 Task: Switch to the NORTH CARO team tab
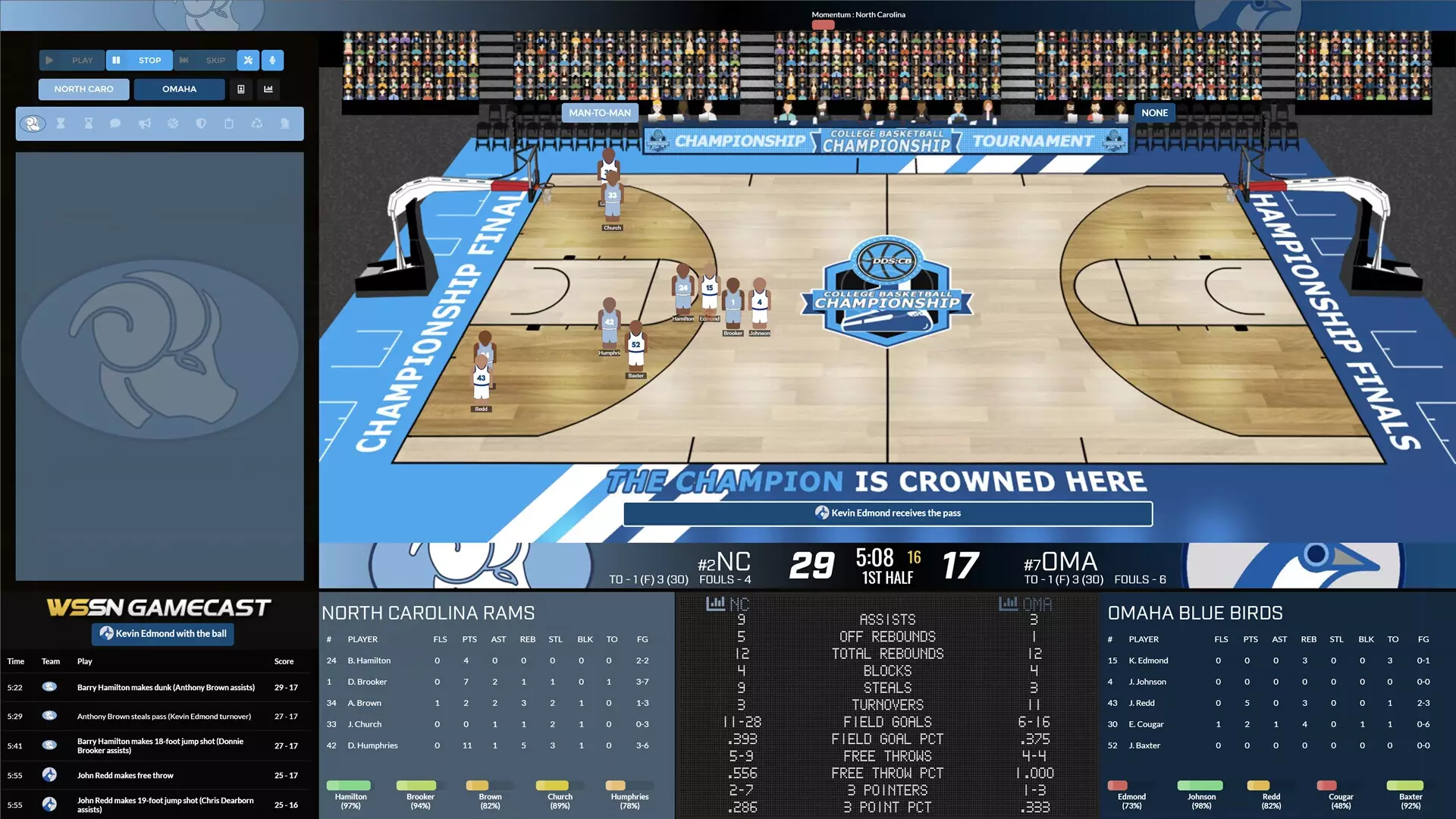(x=83, y=89)
